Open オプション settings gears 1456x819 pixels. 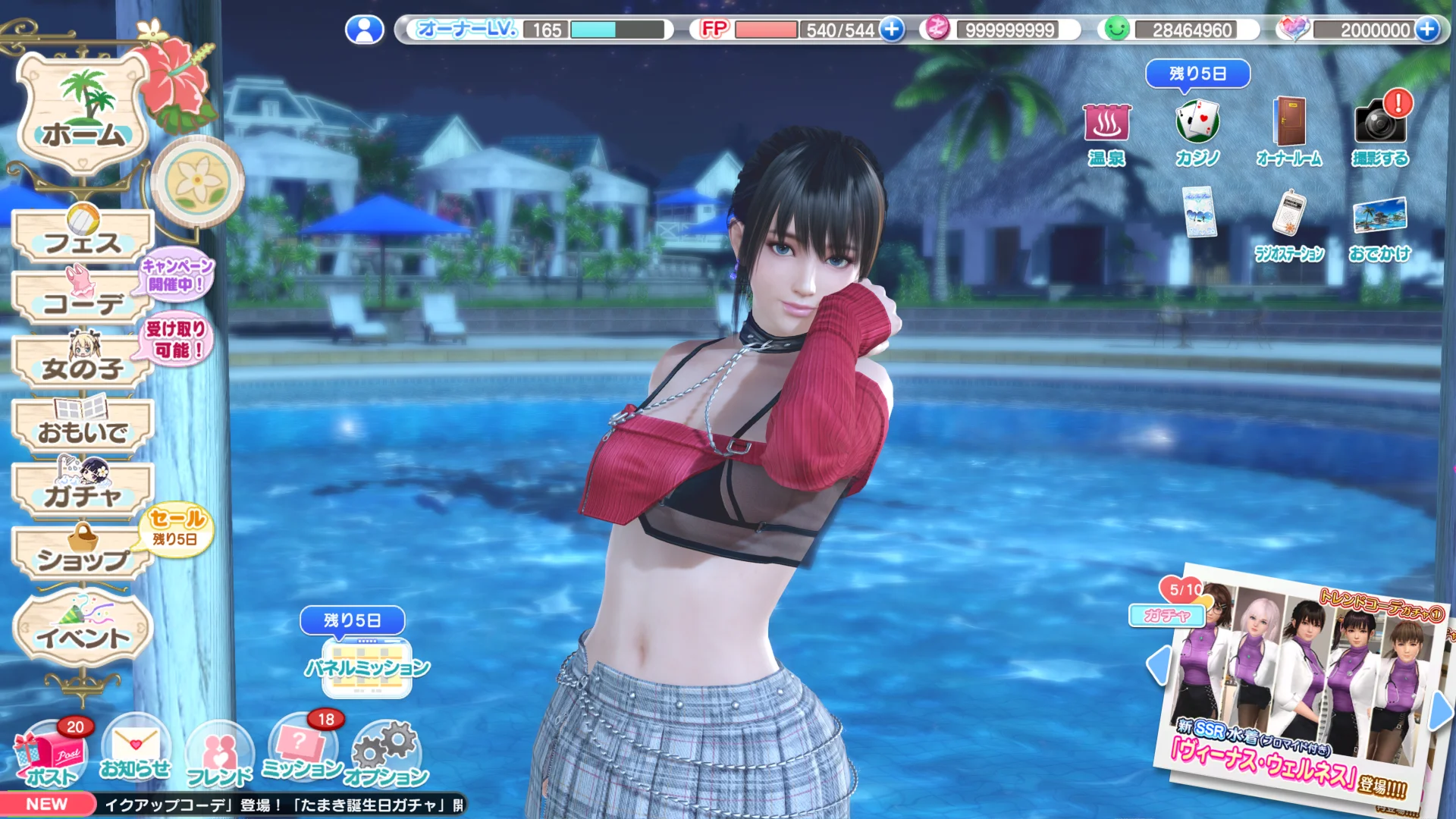click(387, 755)
